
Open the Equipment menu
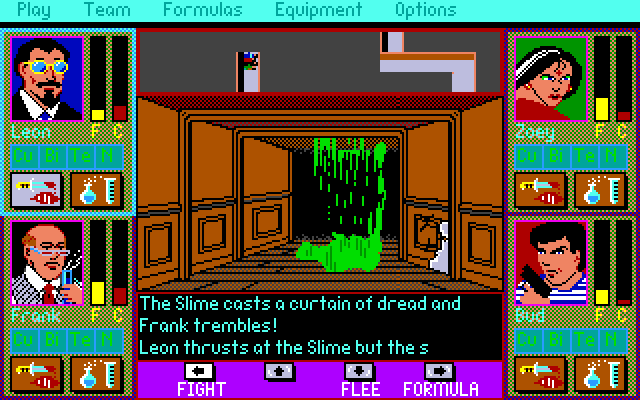click(x=318, y=11)
